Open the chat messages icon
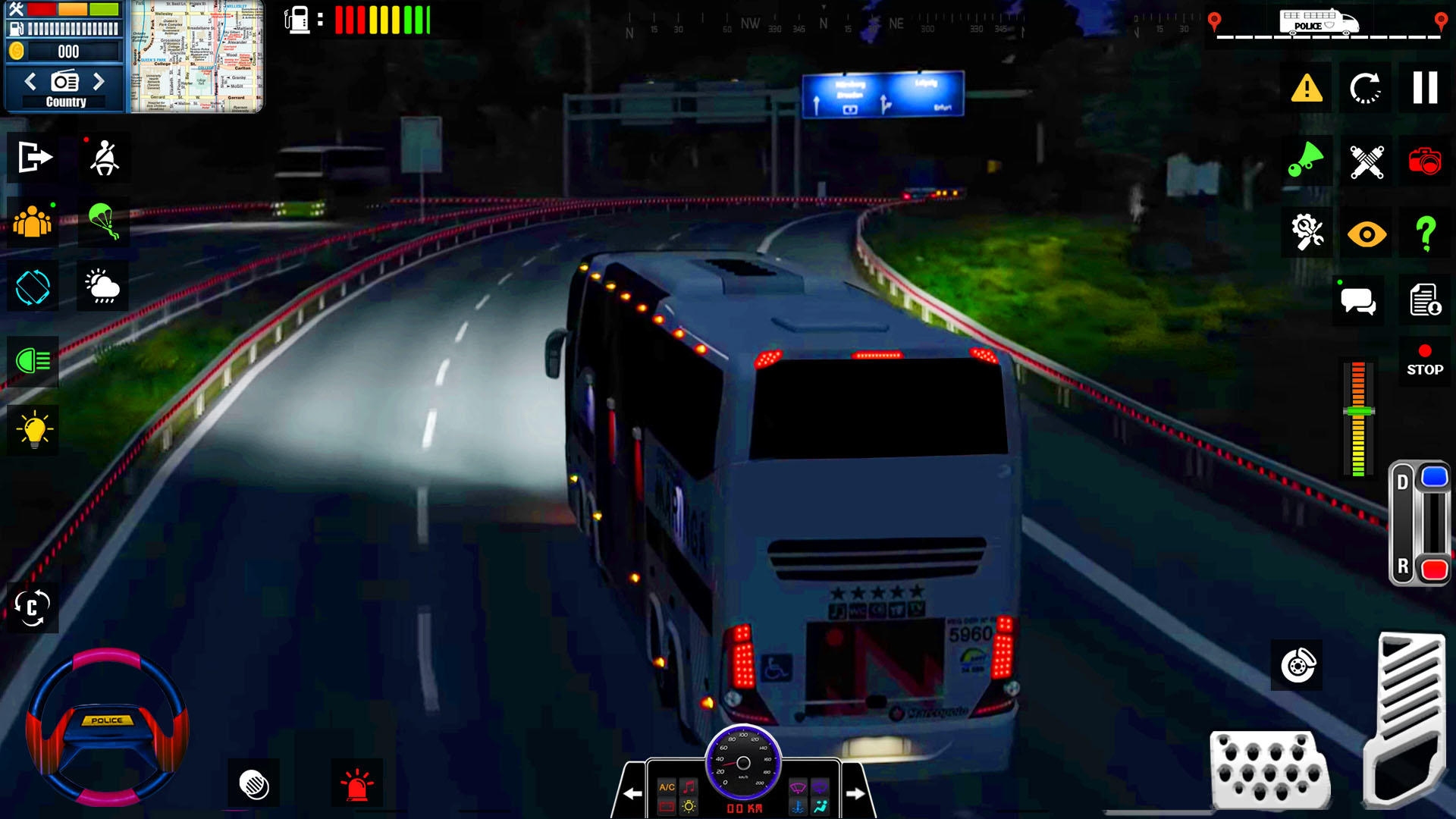This screenshot has height=819, width=1456. (x=1357, y=300)
